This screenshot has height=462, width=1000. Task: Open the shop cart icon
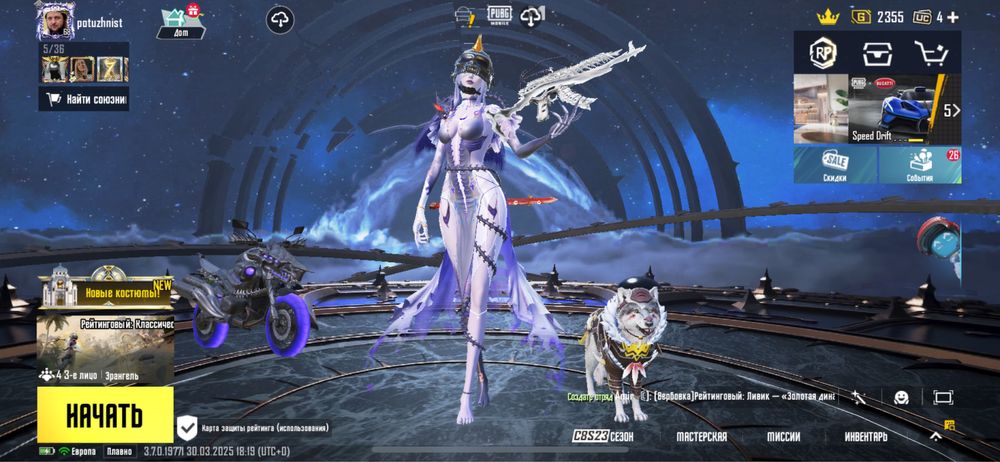coord(930,52)
